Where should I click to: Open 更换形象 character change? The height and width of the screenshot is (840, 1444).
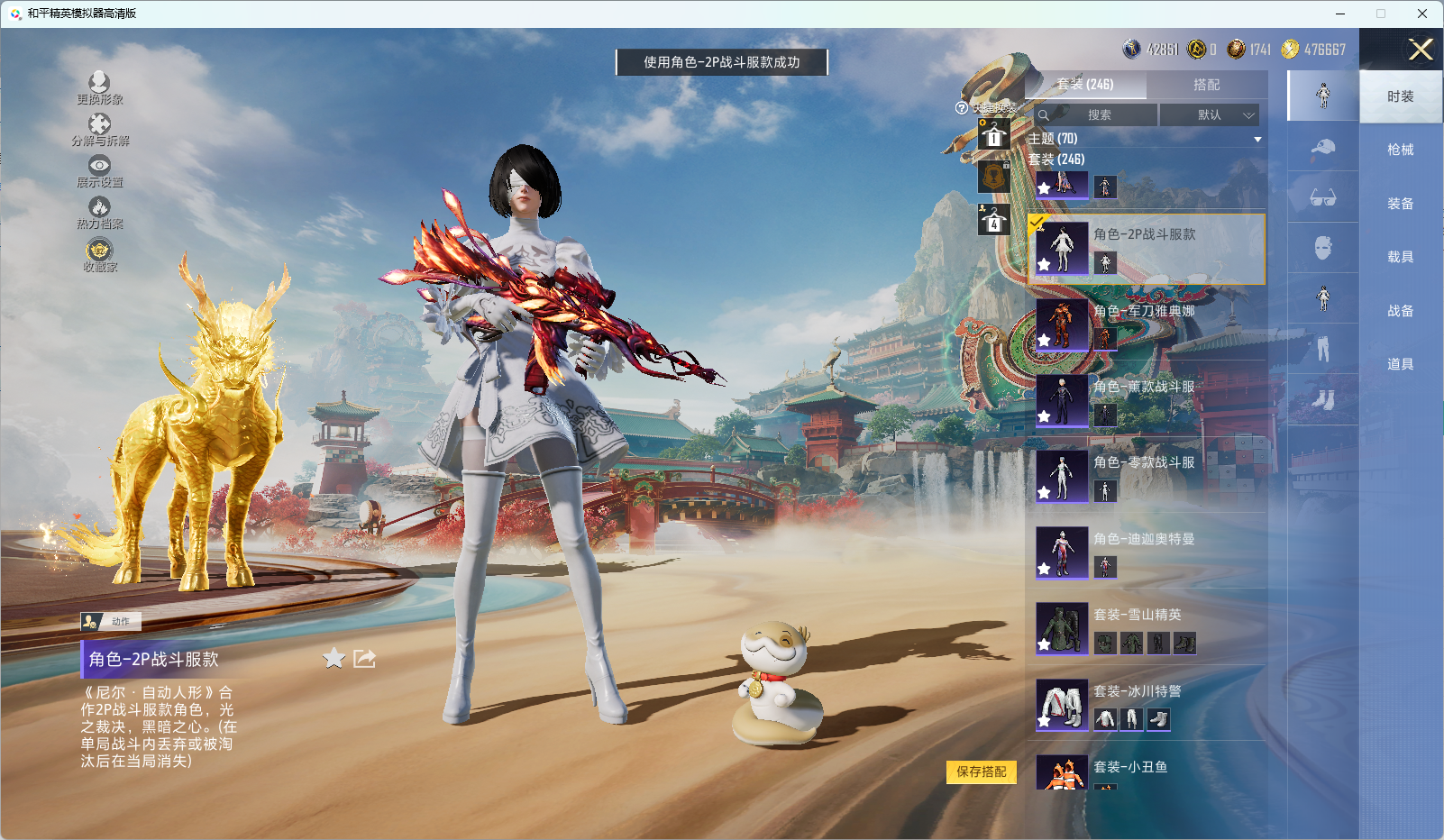tap(99, 88)
